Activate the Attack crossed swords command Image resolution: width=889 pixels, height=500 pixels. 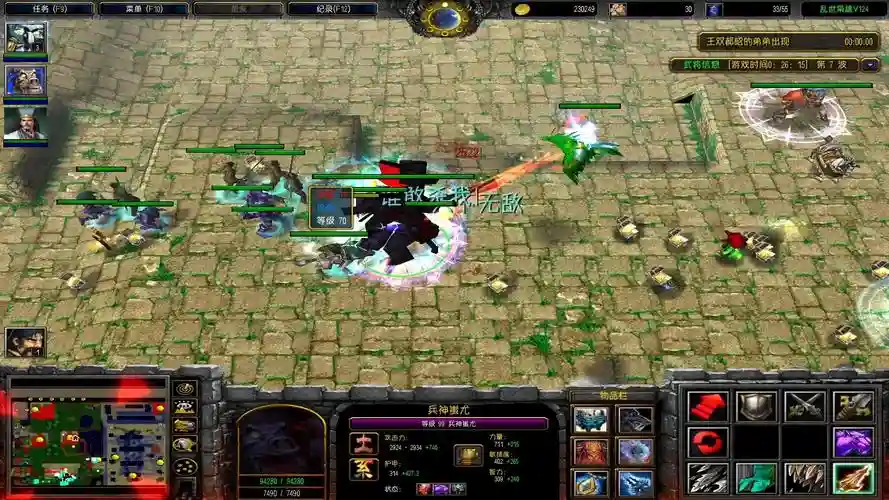coord(804,406)
